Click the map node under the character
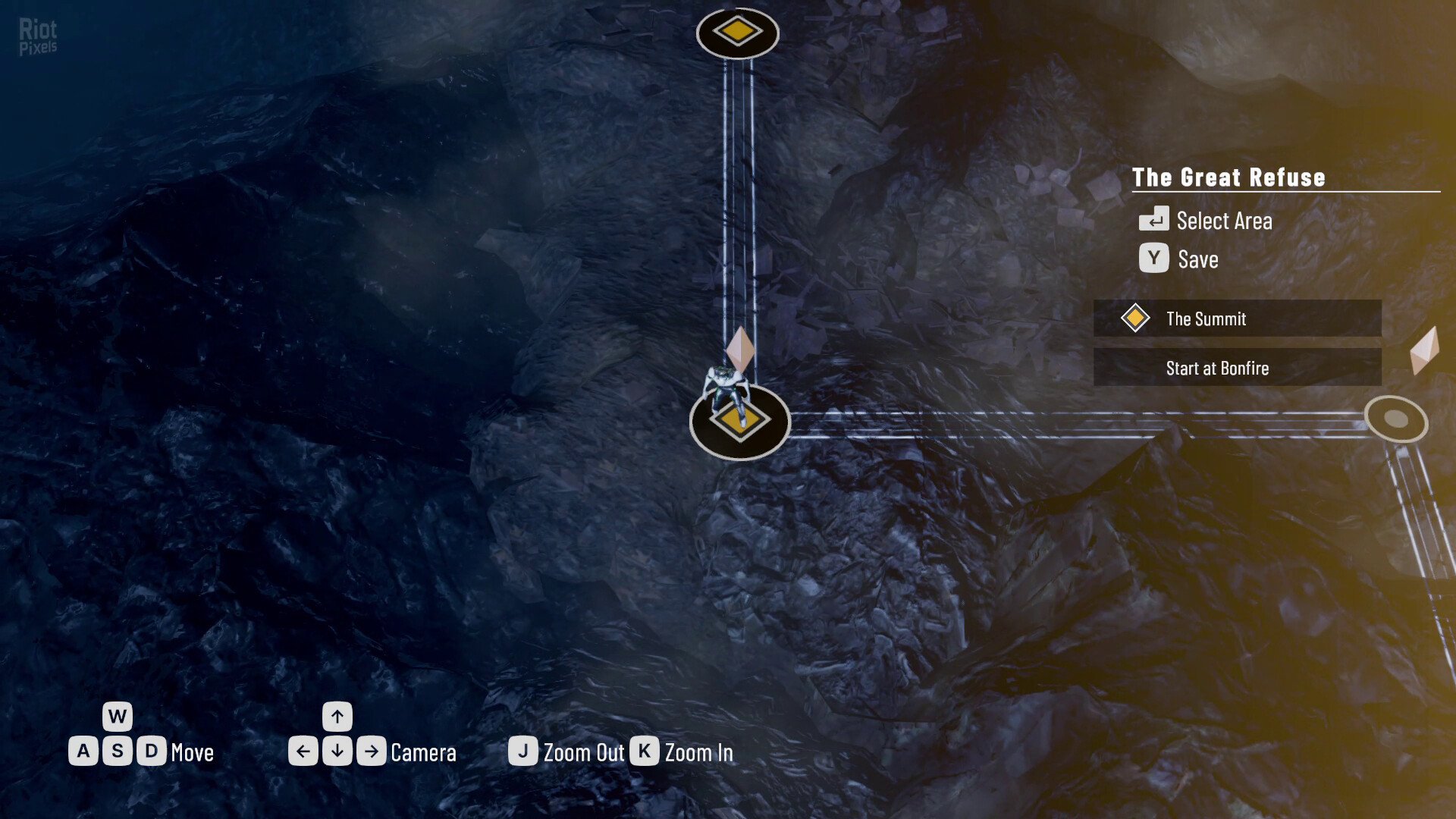Viewport: 1456px width, 819px height. (x=739, y=422)
